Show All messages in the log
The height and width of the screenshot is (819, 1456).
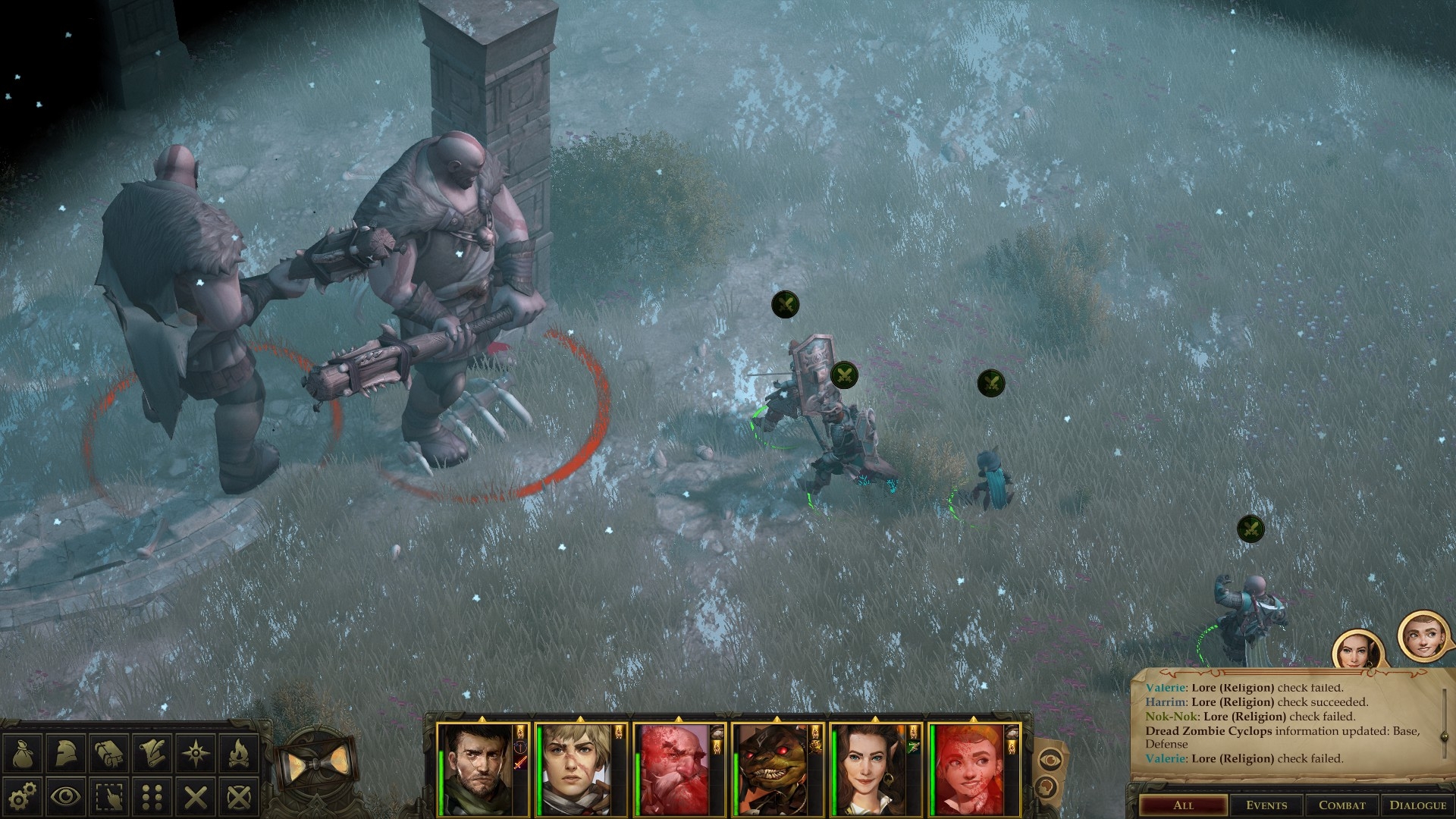(x=1183, y=805)
